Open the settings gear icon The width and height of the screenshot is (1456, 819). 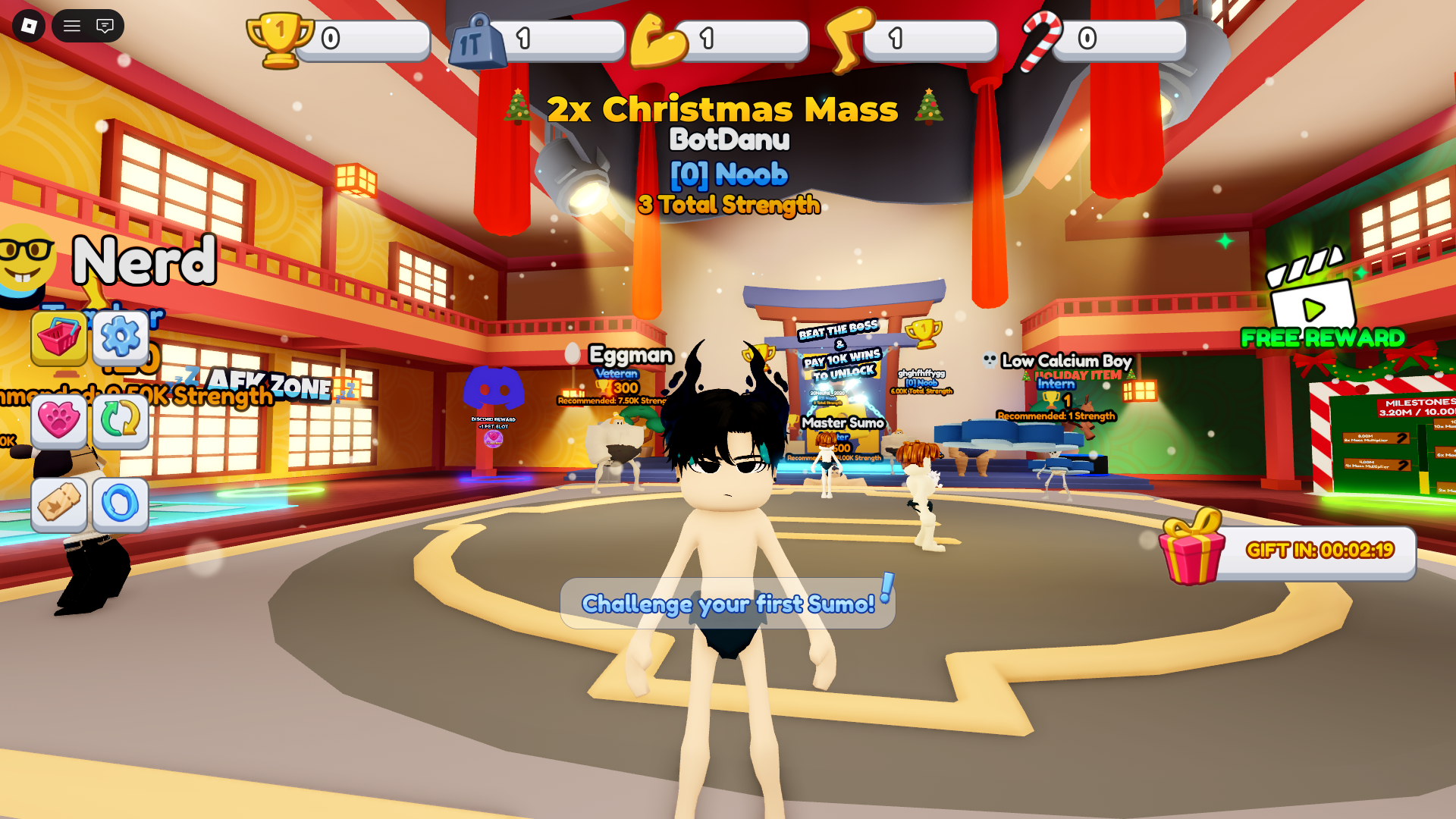pos(121,339)
